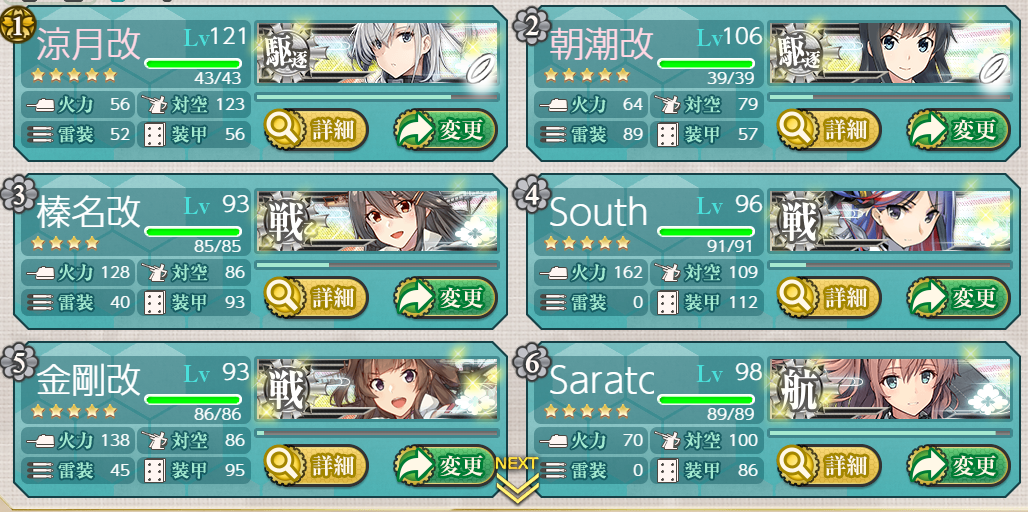Viewport: 1028px width, 512px height.
Task: Show details for the Saratoga carrier
Action: (x=829, y=465)
